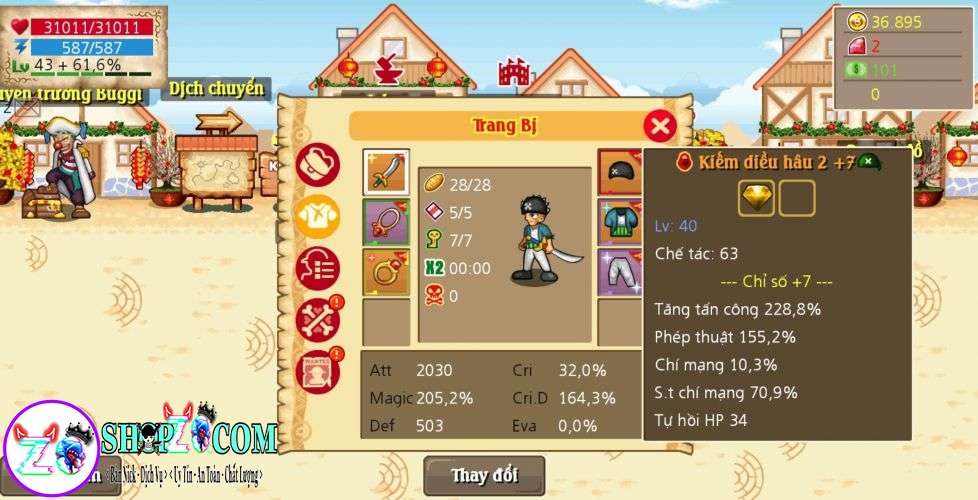The width and height of the screenshot is (978, 500).
Task: Open the crossed bones tab
Action: click(318, 320)
